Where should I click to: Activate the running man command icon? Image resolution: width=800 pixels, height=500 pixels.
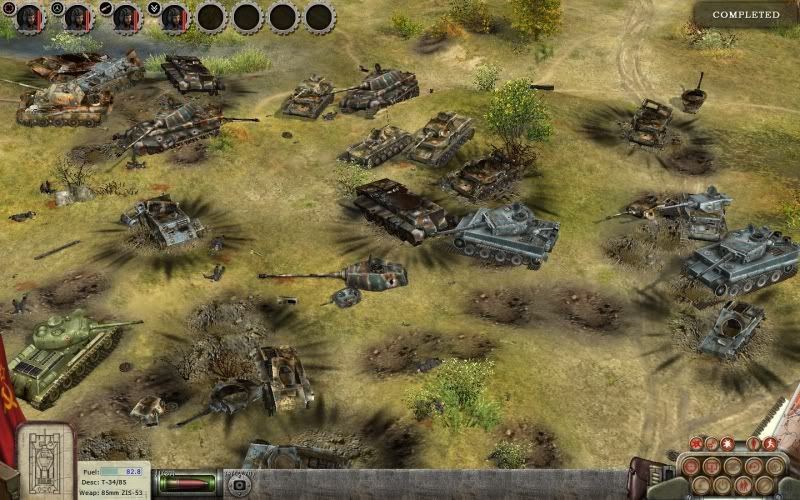click(x=770, y=443)
